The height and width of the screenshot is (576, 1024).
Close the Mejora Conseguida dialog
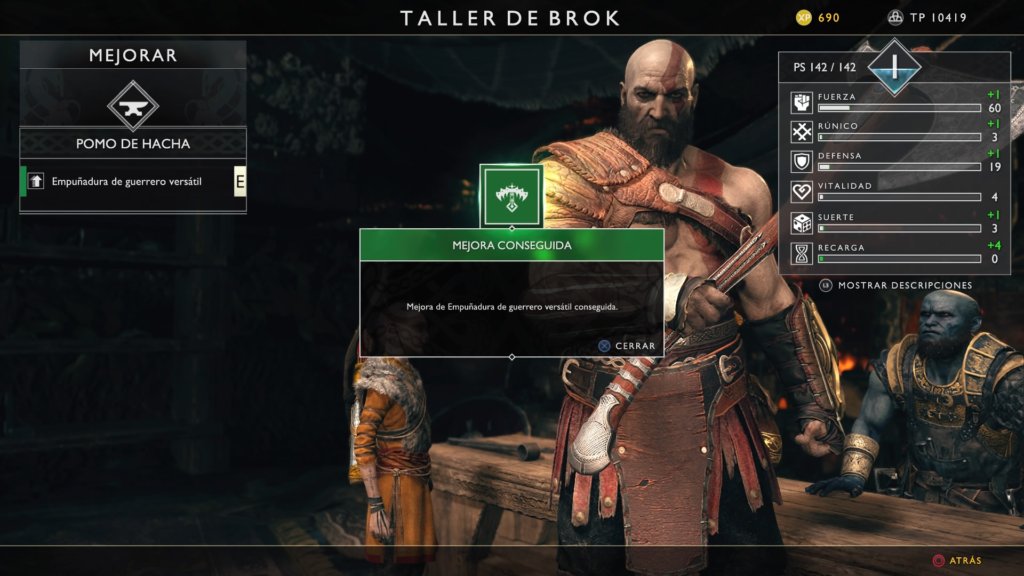[x=627, y=346]
